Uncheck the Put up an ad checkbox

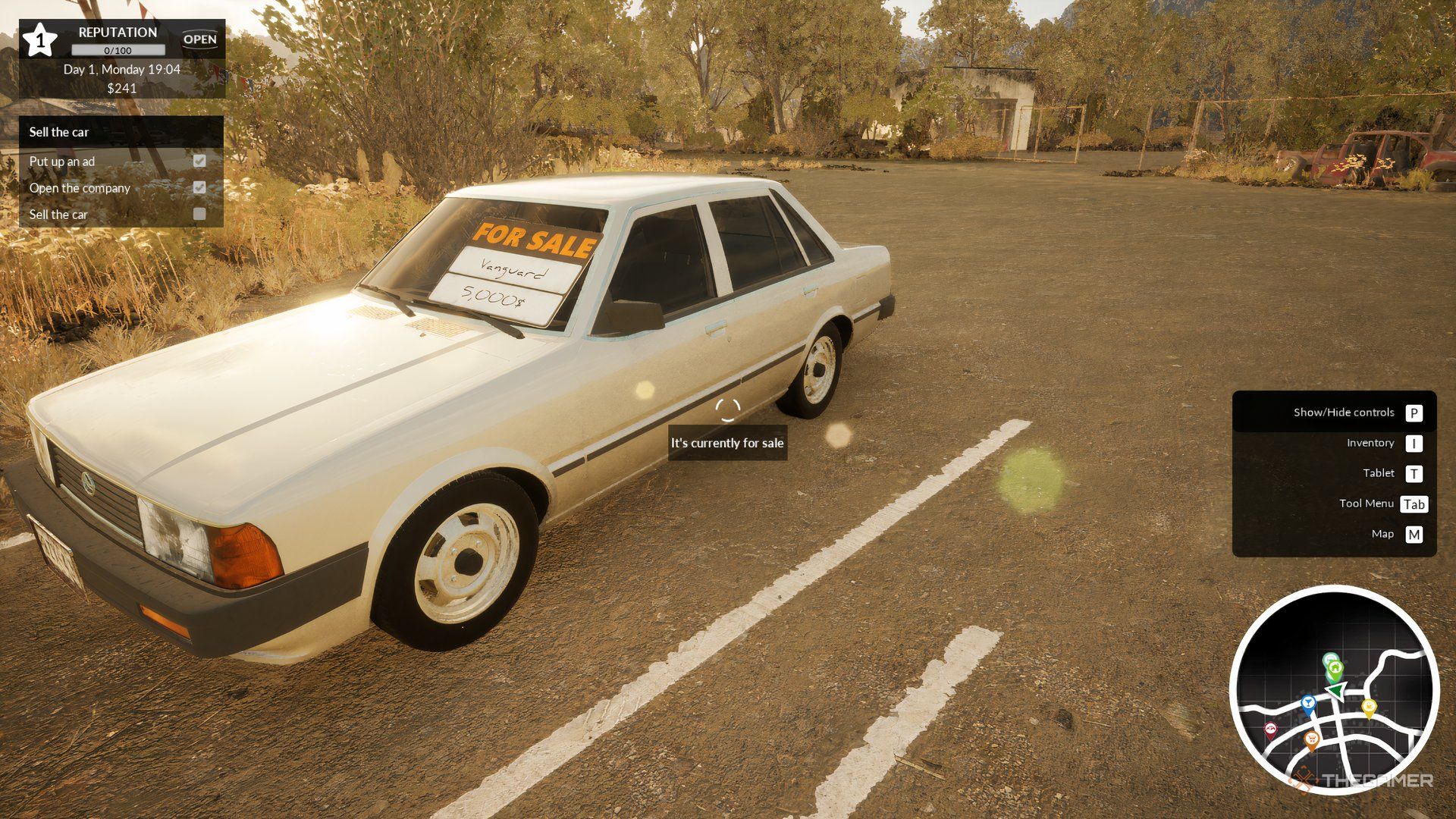200,161
